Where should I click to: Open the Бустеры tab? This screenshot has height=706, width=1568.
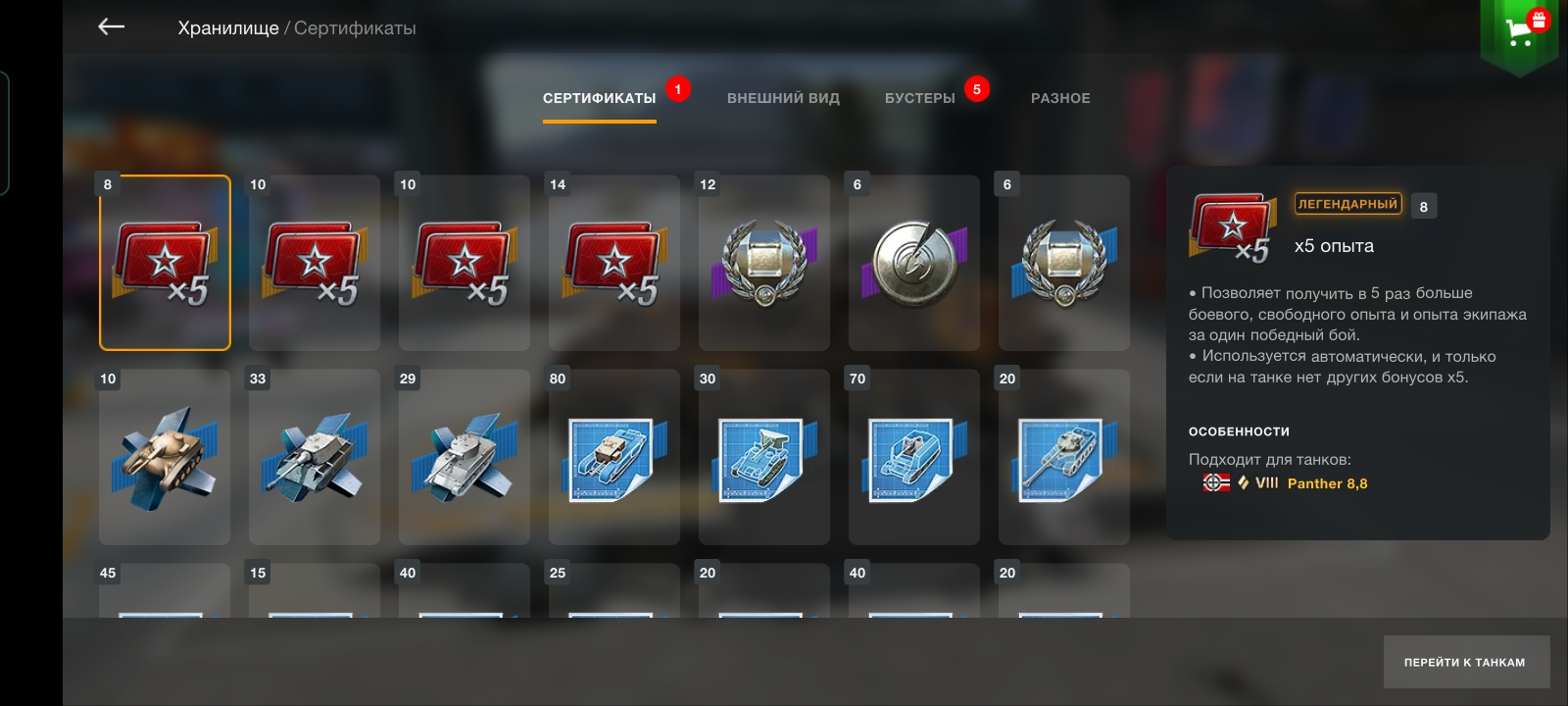pyautogui.click(x=919, y=98)
